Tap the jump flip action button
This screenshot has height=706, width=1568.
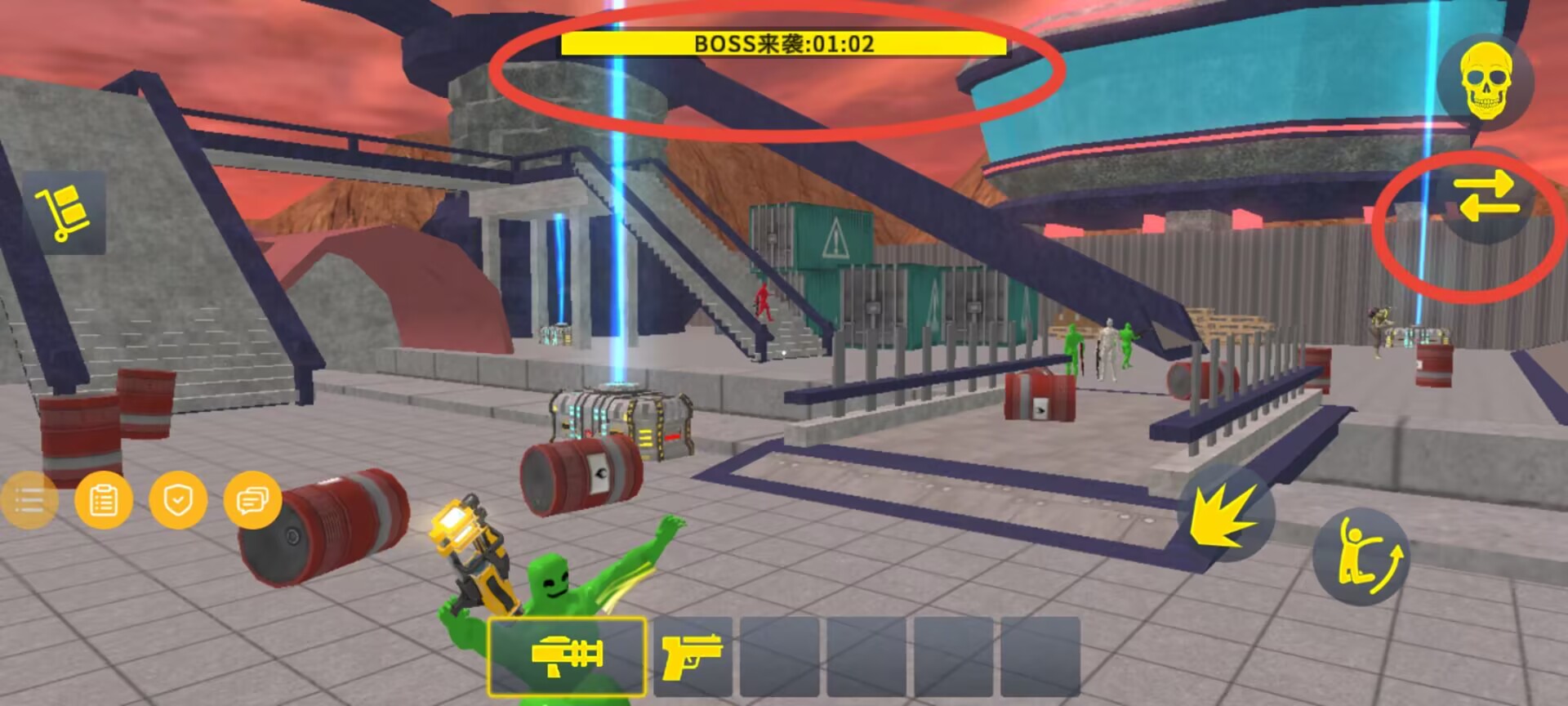pyautogui.click(x=1361, y=556)
